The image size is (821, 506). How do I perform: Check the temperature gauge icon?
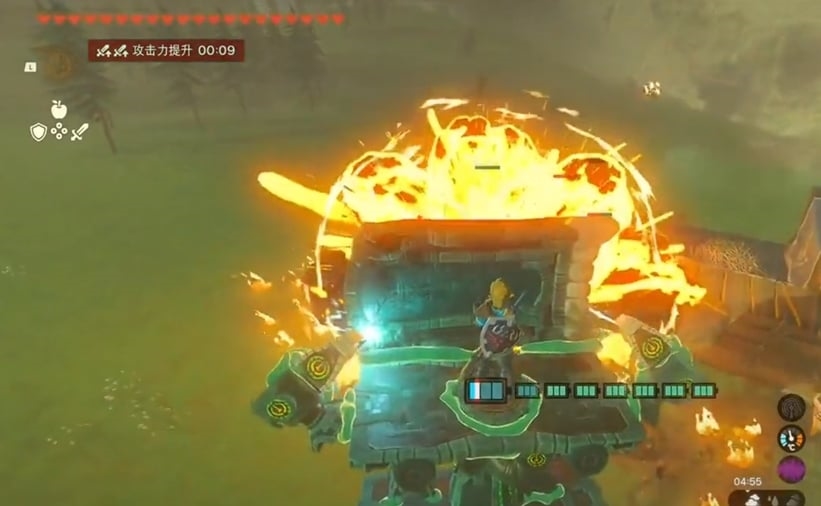point(791,438)
